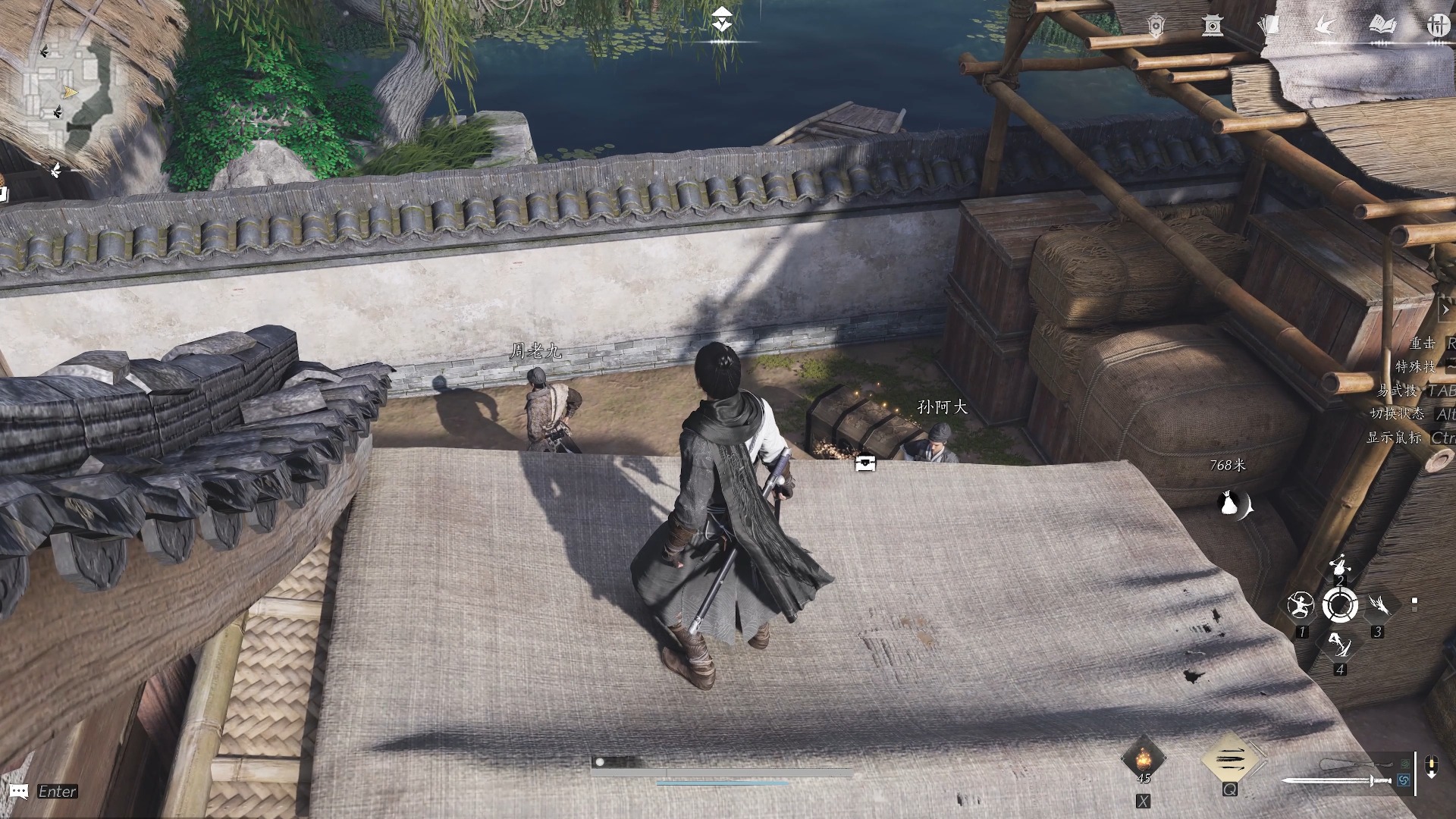Click the shield badge icon

point(1155,27)
